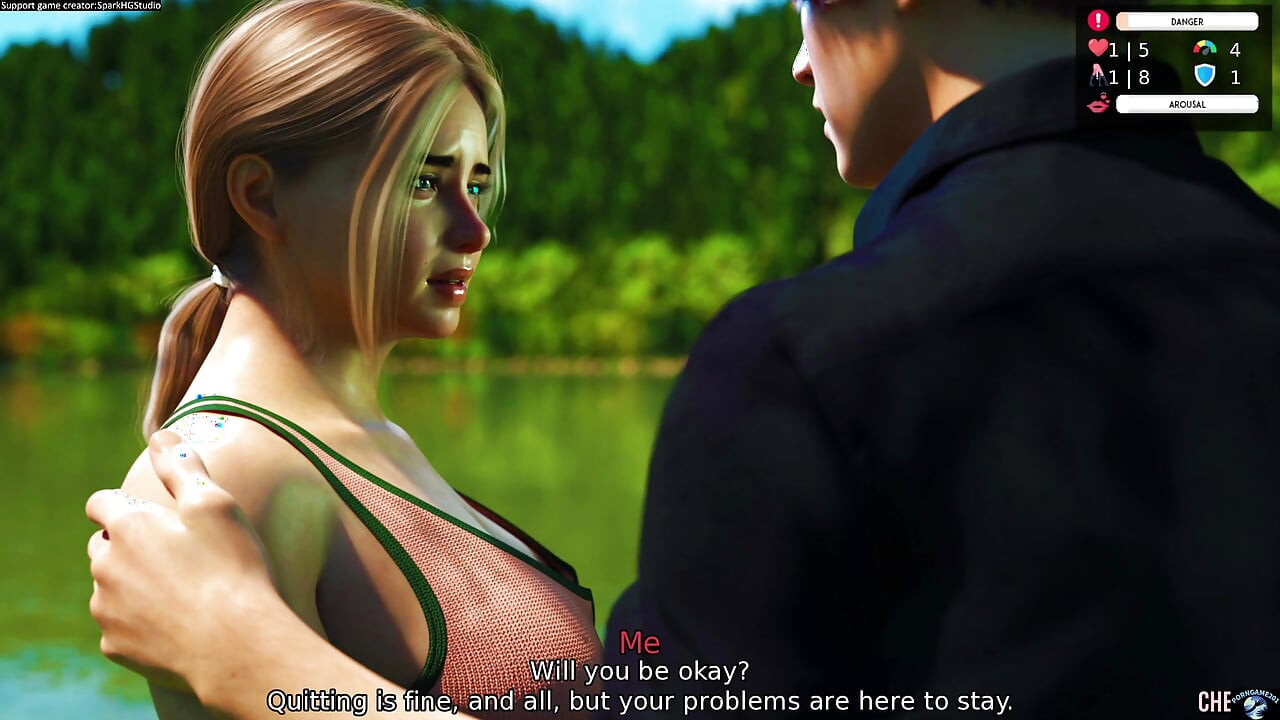Click the DANGER progress bar
This screenshot has width=1280, height=720.
(x=1188, y=21)
